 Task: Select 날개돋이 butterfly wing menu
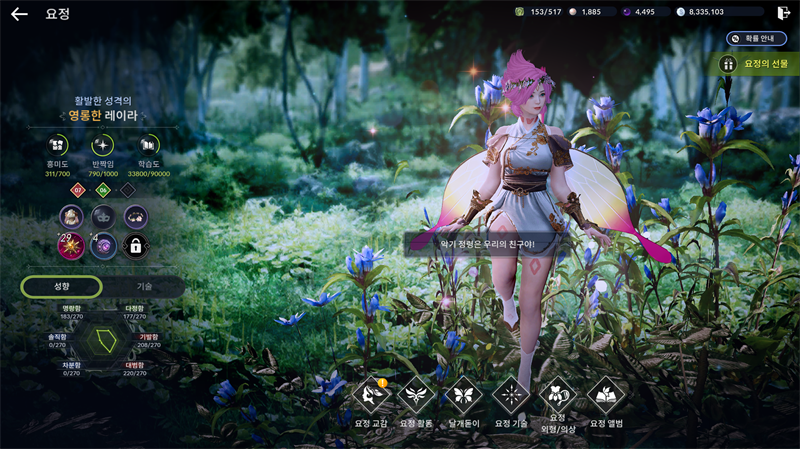tap(462, 395)
